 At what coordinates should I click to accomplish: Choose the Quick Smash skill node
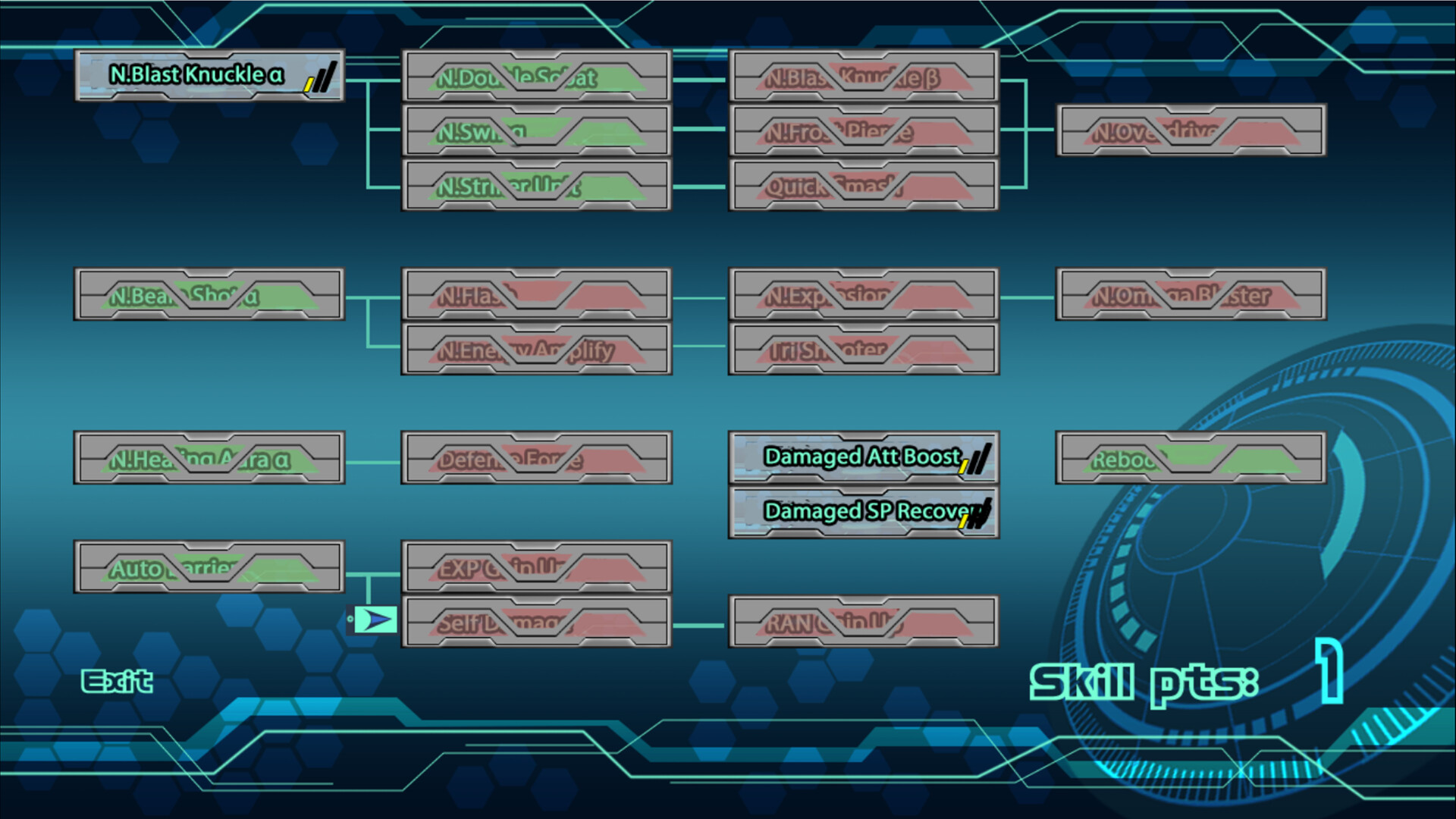click(x=864, y=185)
